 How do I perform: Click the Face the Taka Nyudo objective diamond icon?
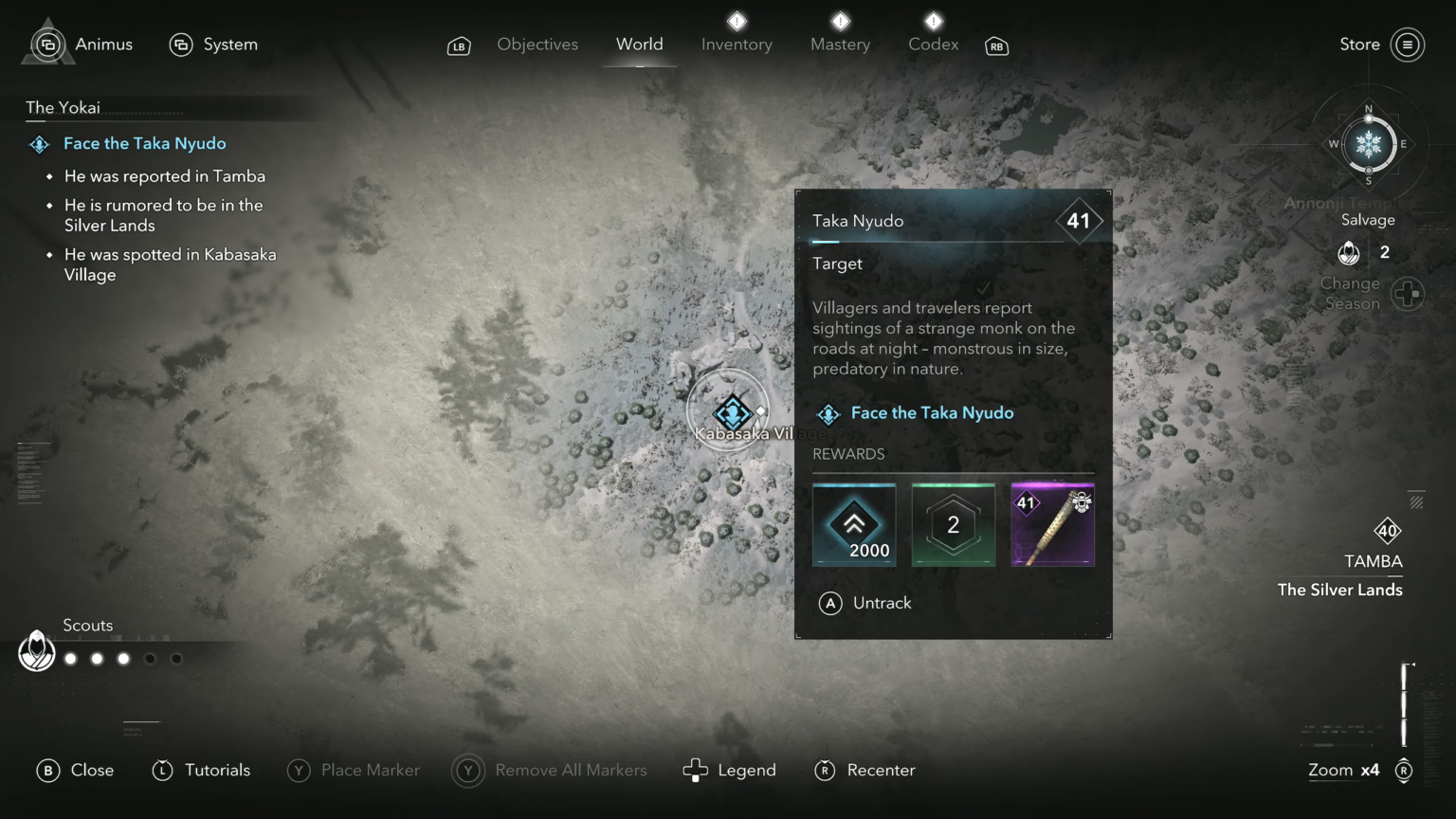pos(39,144)
